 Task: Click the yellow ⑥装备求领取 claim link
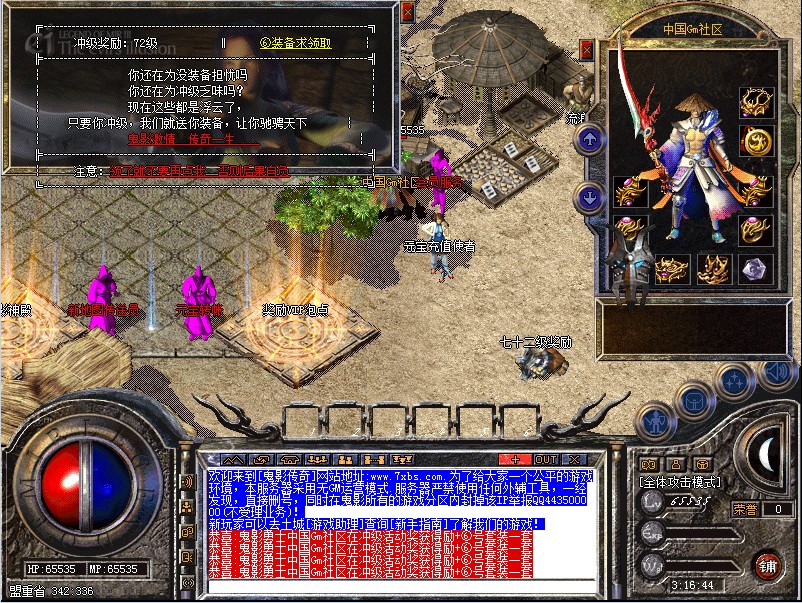295,43
